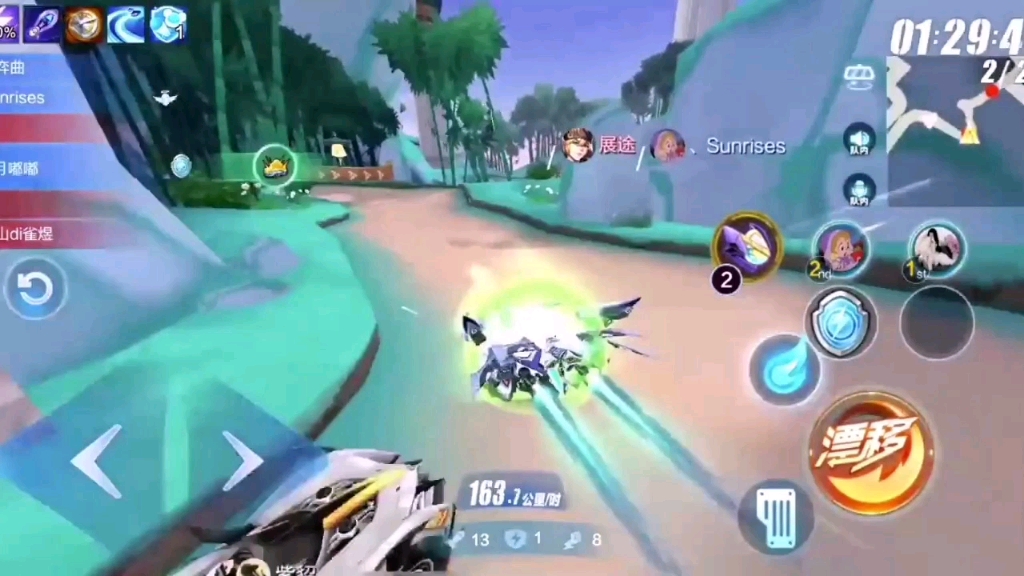Fire the purple missile item
1024x576 pixels.
pyautogui.click(x=747, y=247)
